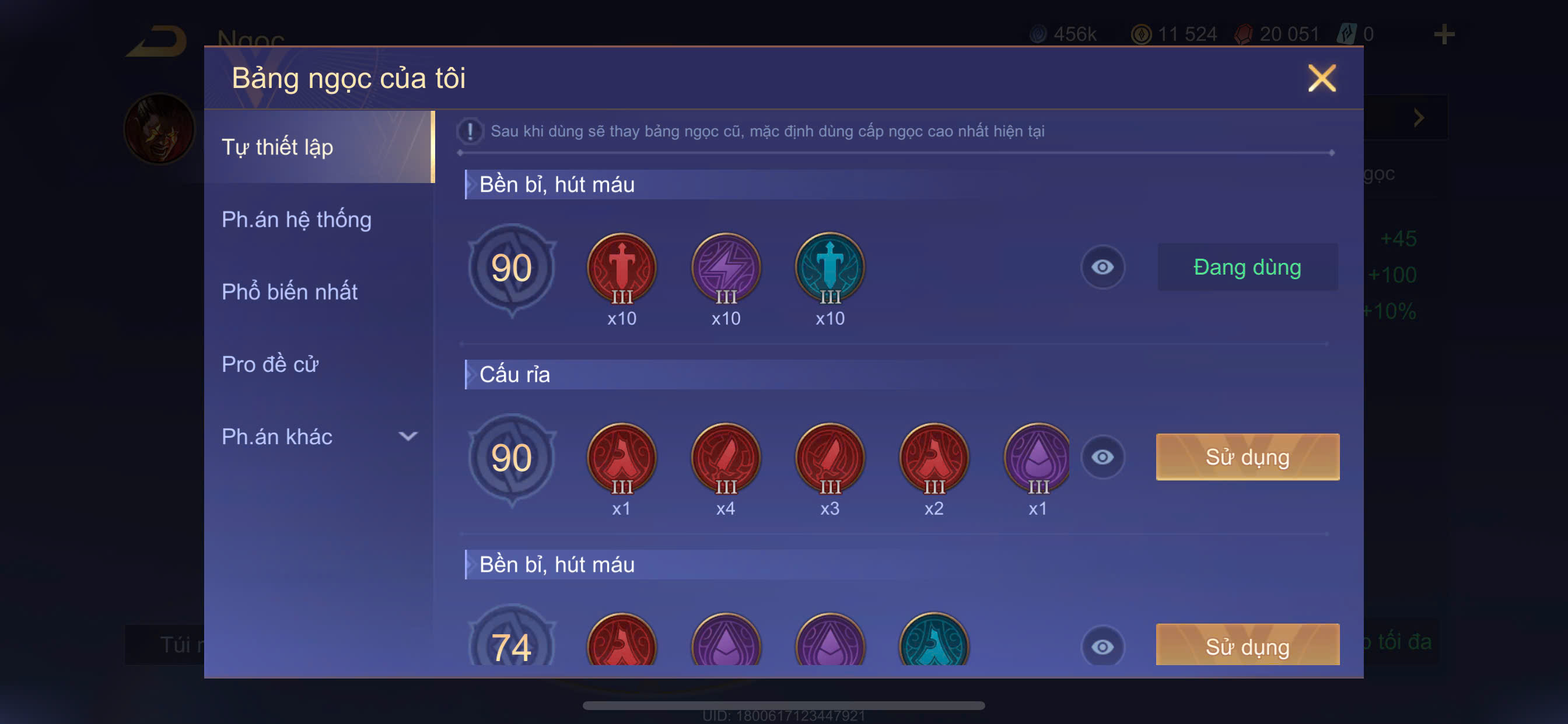Select the teal sword rune x10
The height and width of the screenshot is (724, 1568).
[829, 268]
